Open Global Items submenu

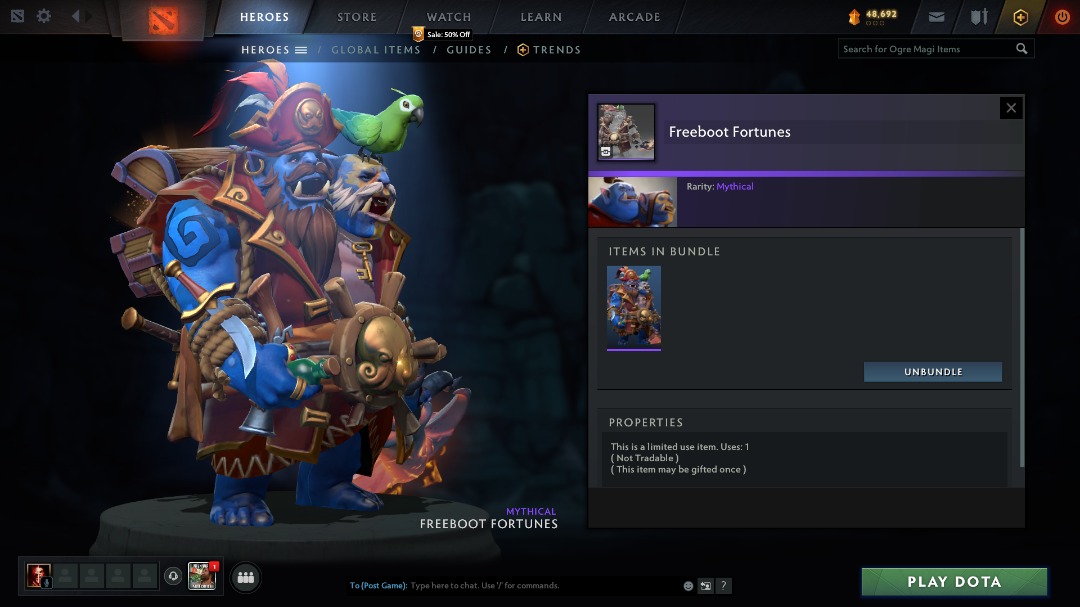point(376,50)
